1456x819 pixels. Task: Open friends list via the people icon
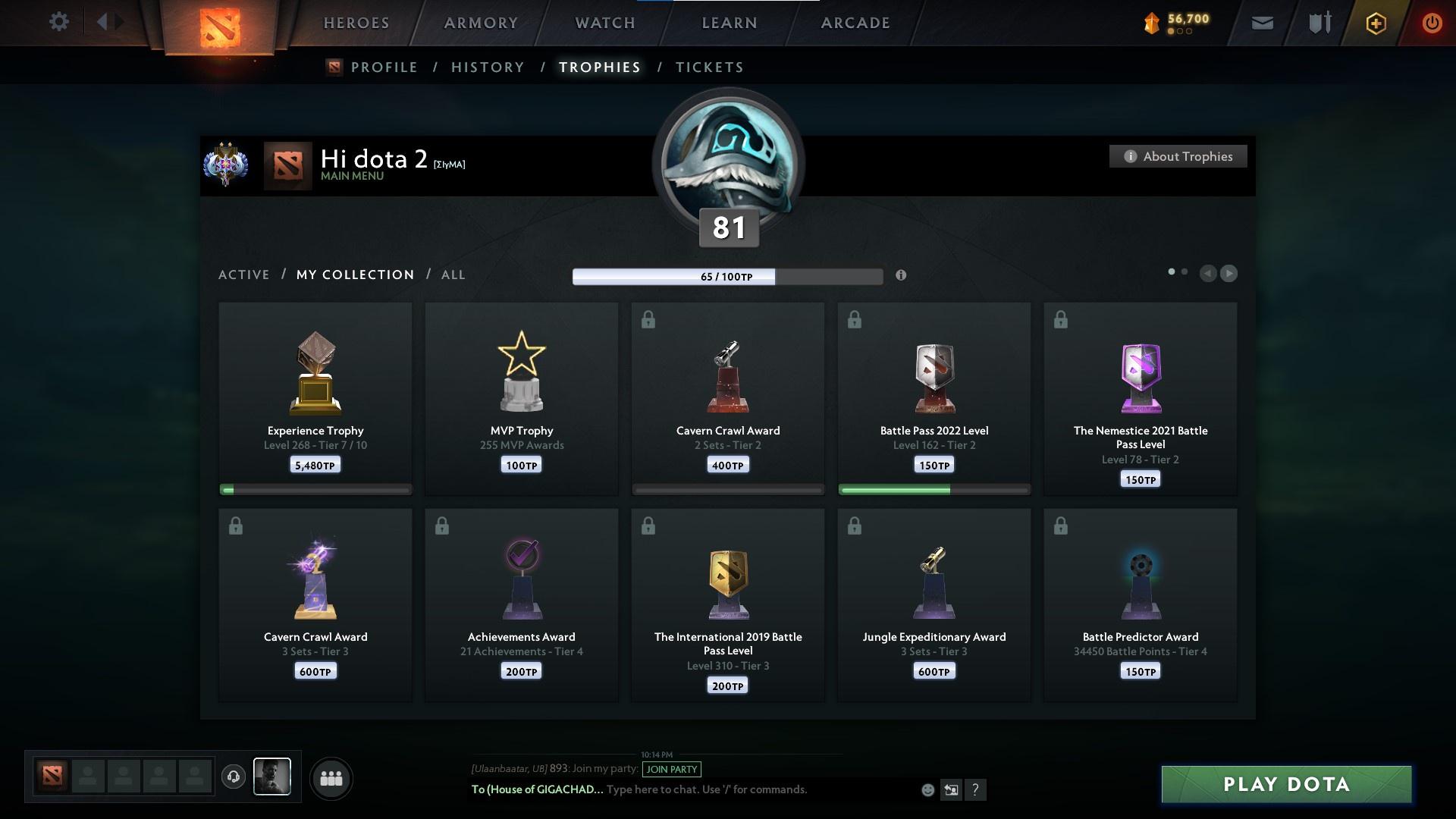[x=331, y=778]
